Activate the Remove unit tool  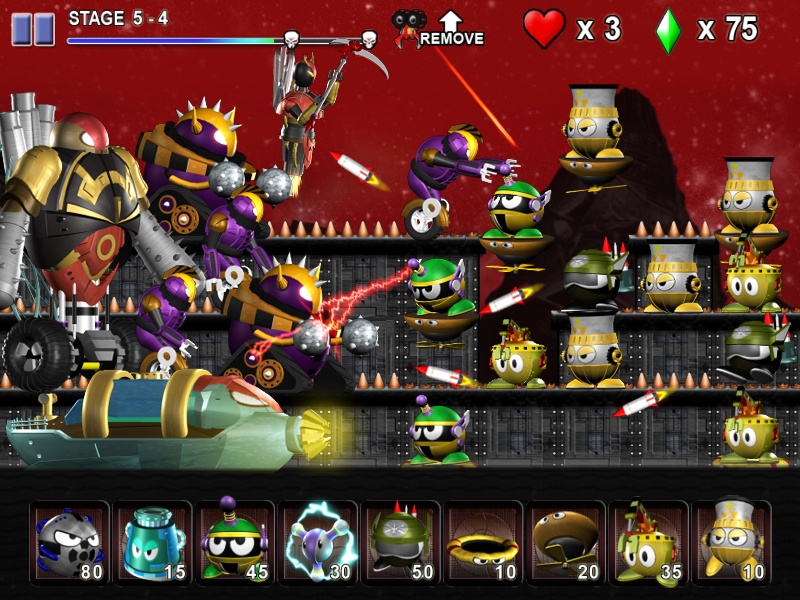click(438, 29)
